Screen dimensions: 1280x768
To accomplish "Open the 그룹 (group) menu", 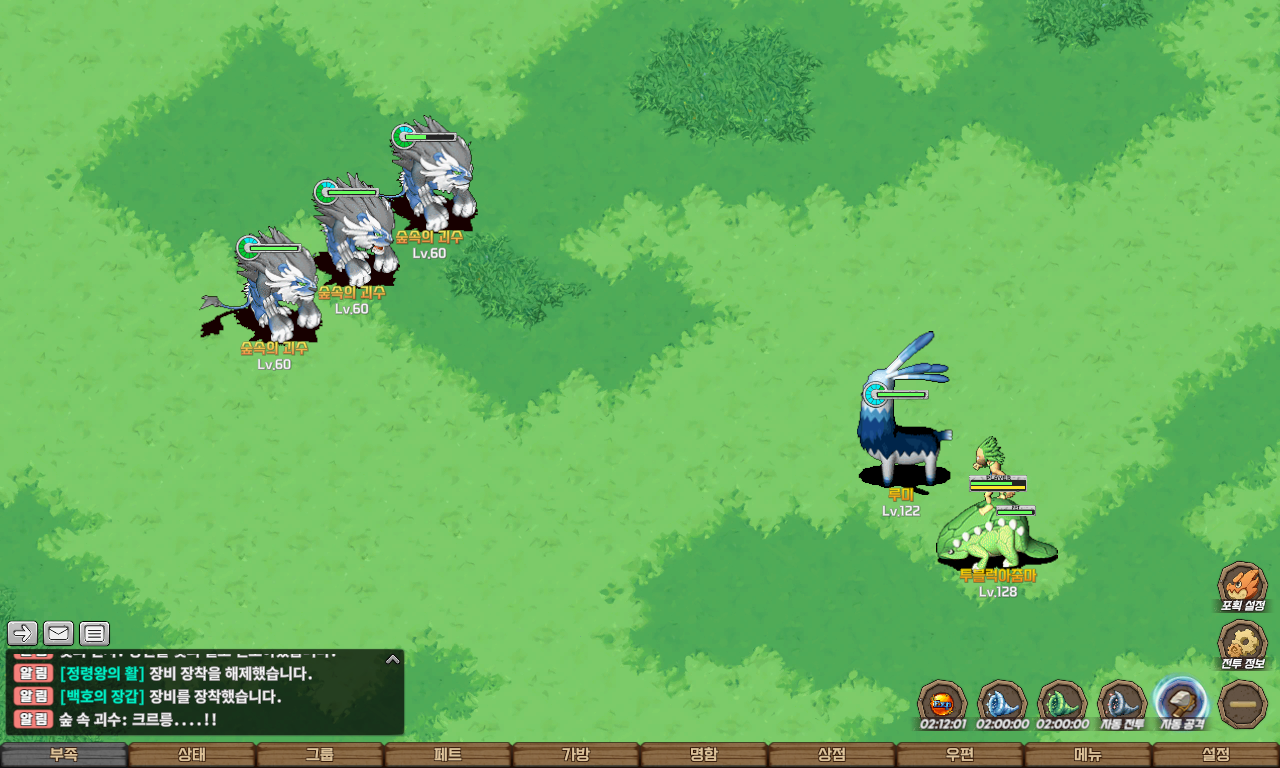I will pyautogui.click(x=320, y=755).
